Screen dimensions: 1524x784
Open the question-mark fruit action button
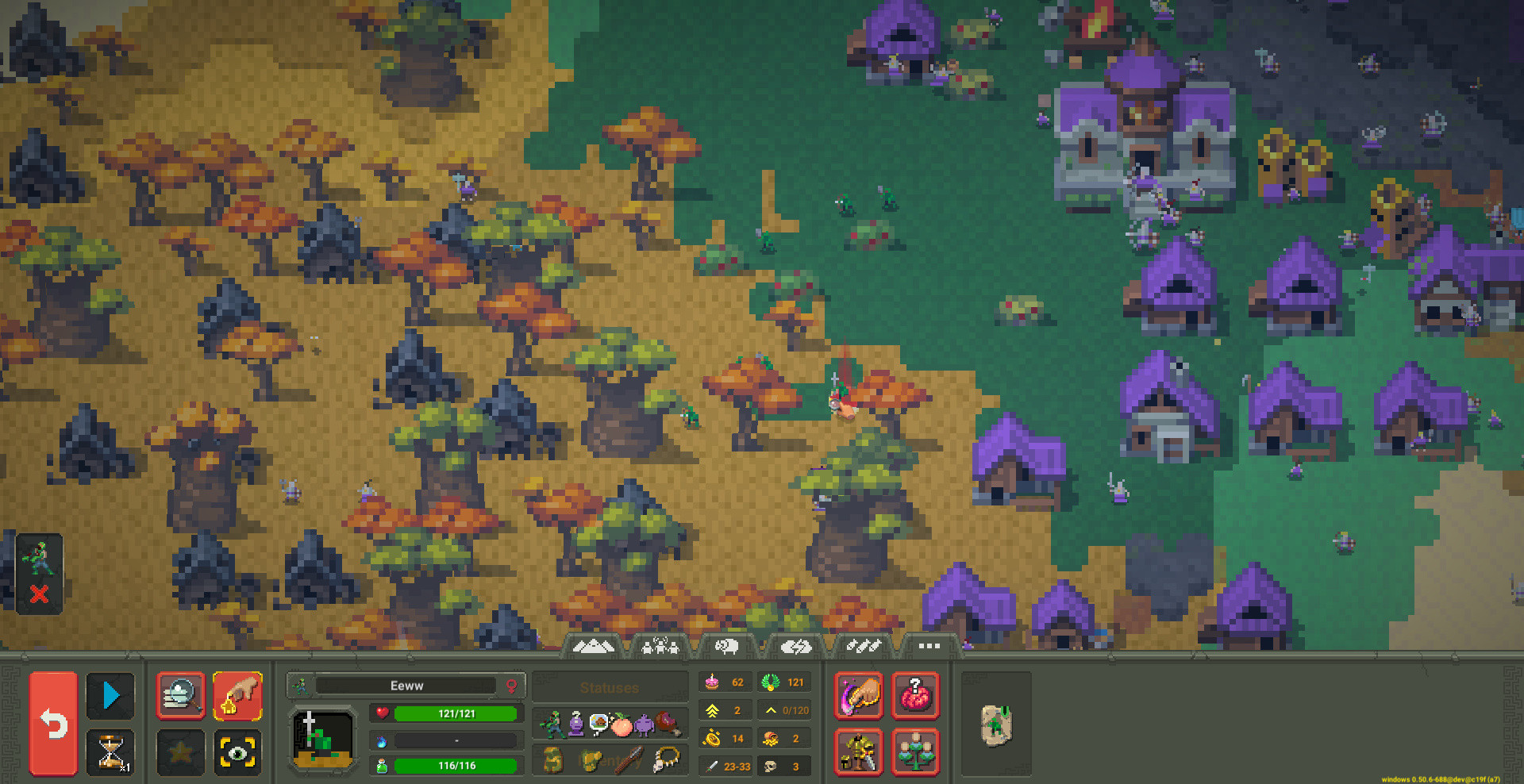tap(915, 696)
